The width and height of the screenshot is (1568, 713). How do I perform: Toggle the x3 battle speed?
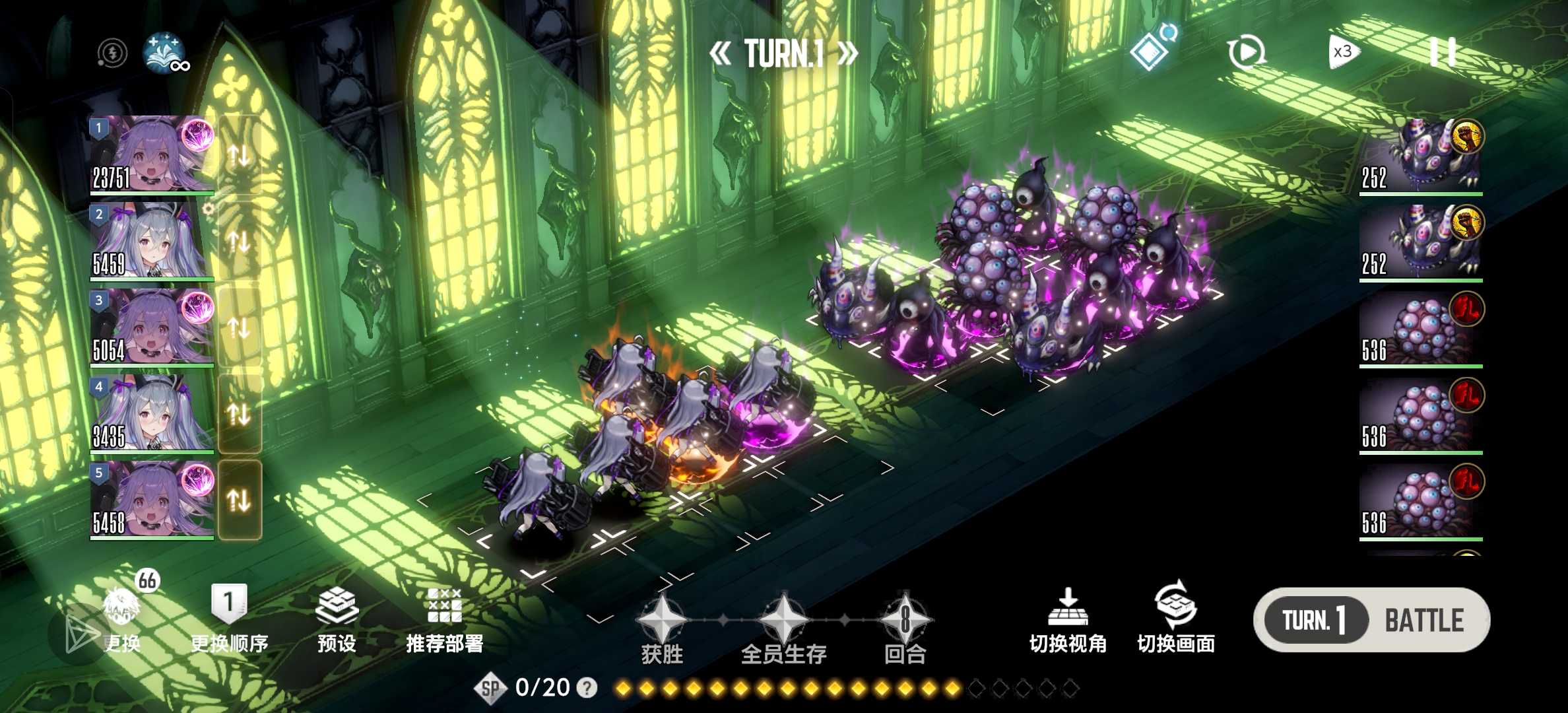[x=1343, y=52]
